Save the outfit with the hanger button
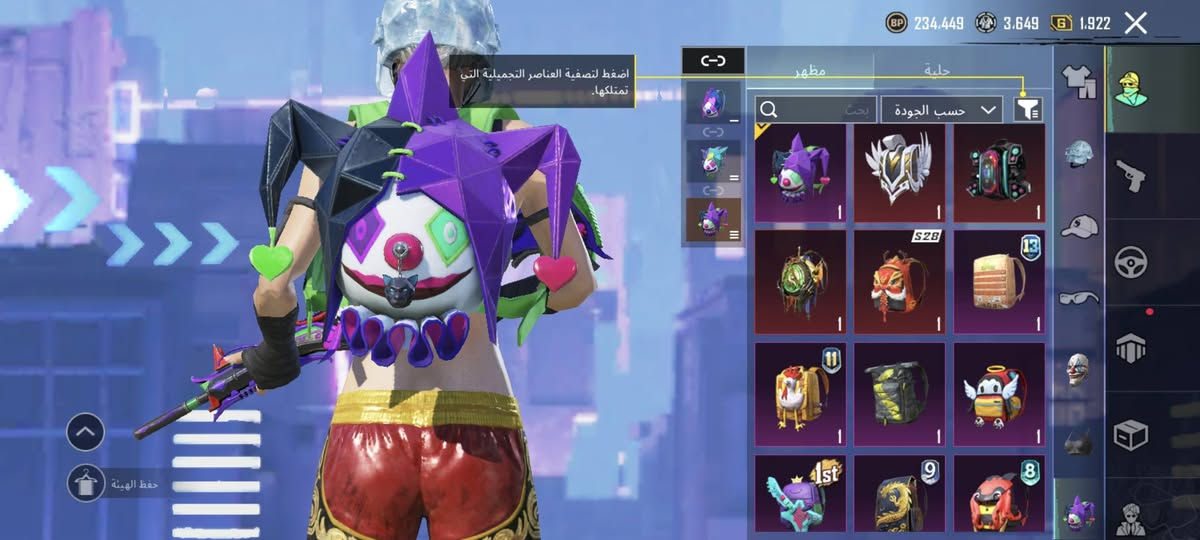 point(86,483)
